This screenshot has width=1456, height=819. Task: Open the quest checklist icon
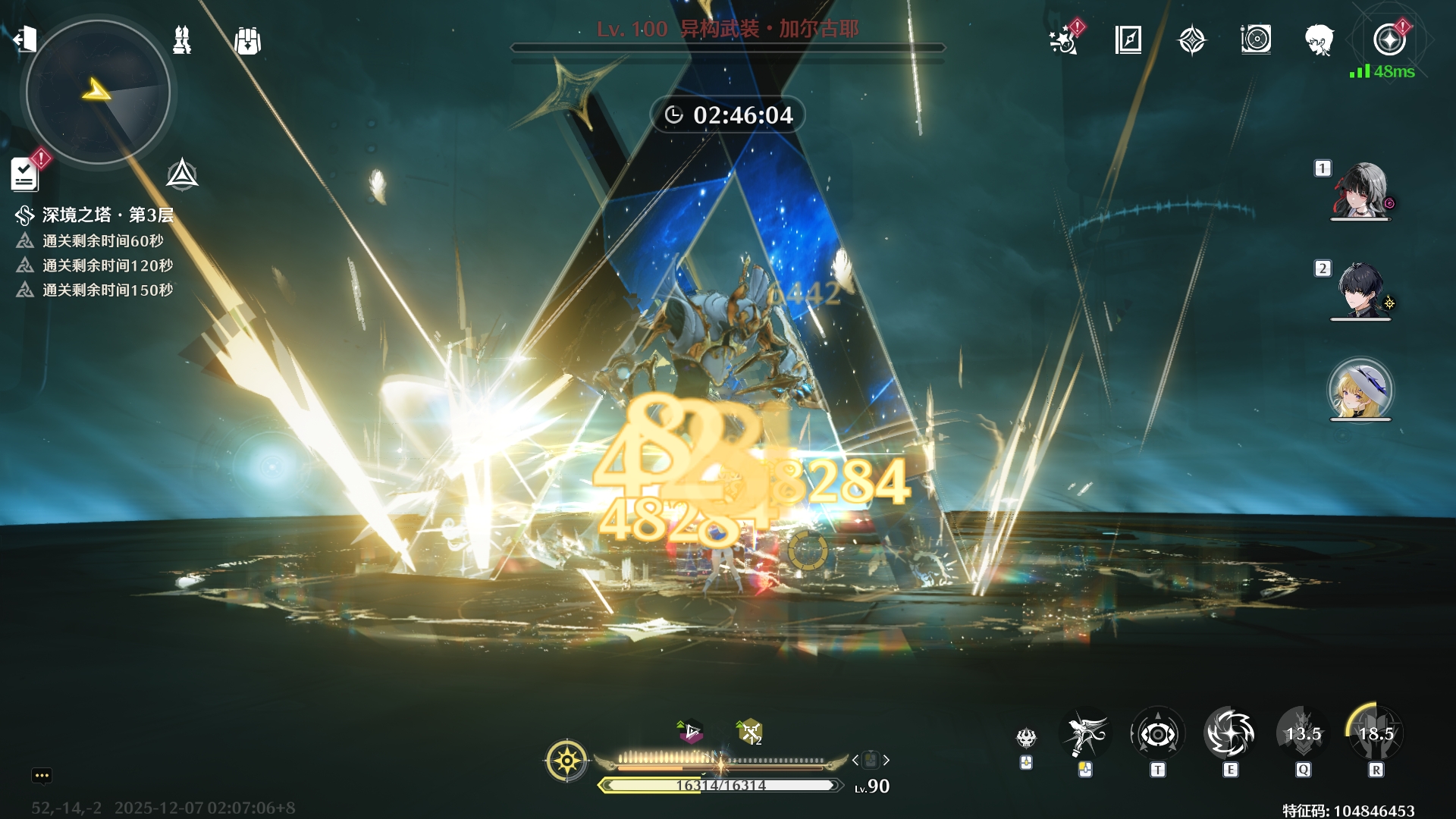coord(25,174)
